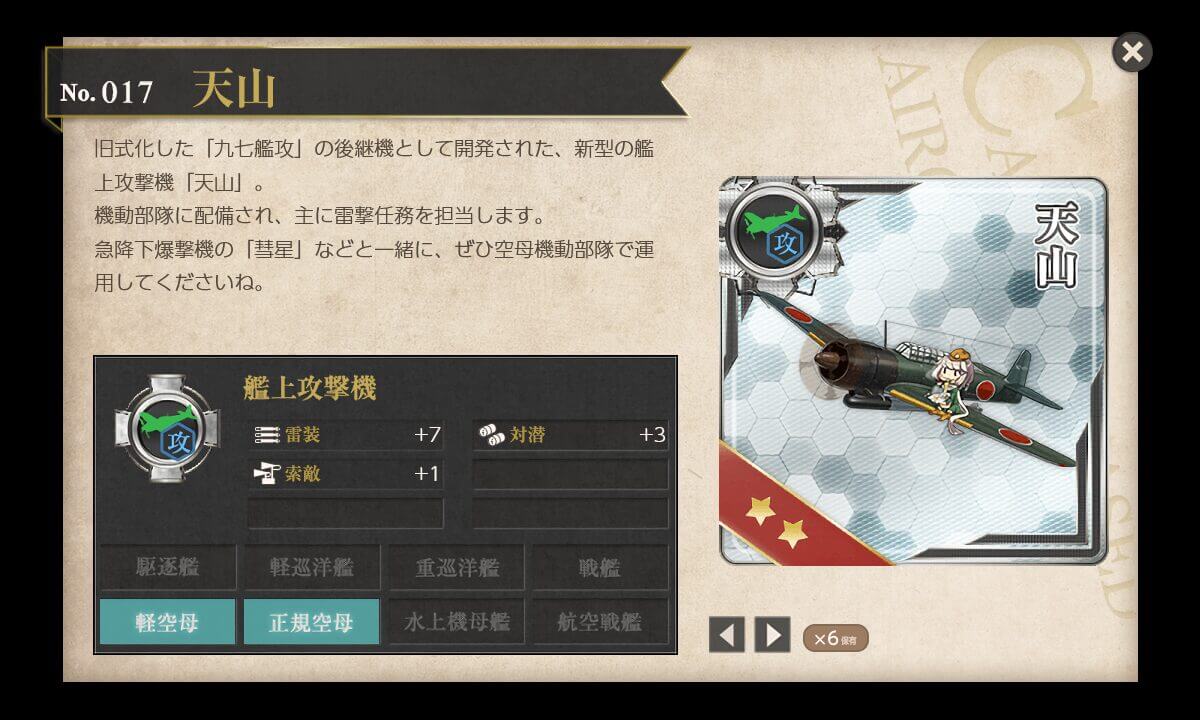The height and width of the screenshot is (720, 1200).
Task: Close the Tenzan equipment detail window
Action: (1132, 52)
